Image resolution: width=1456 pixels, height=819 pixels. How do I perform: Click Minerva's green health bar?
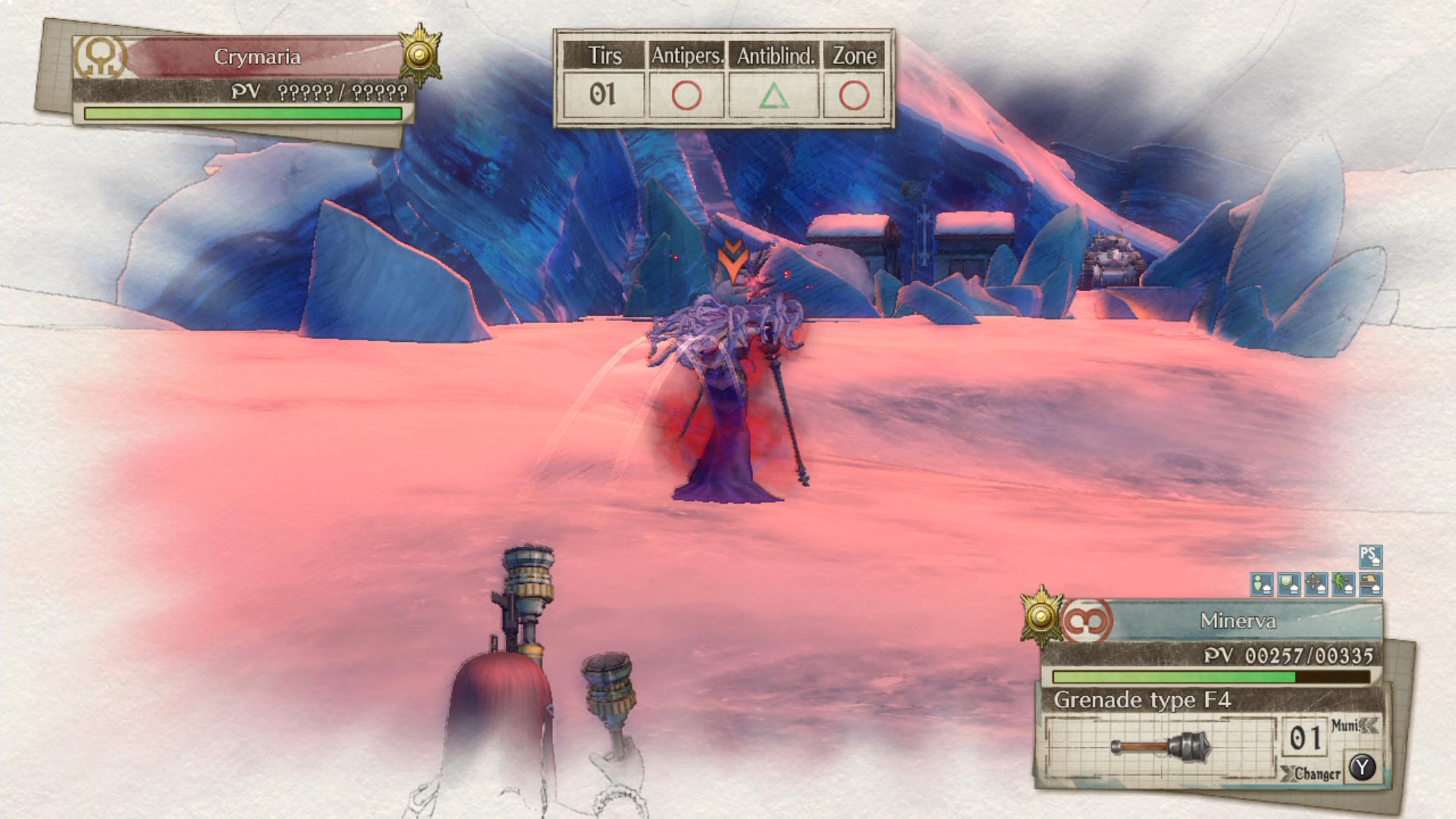tap(1175, 676)
